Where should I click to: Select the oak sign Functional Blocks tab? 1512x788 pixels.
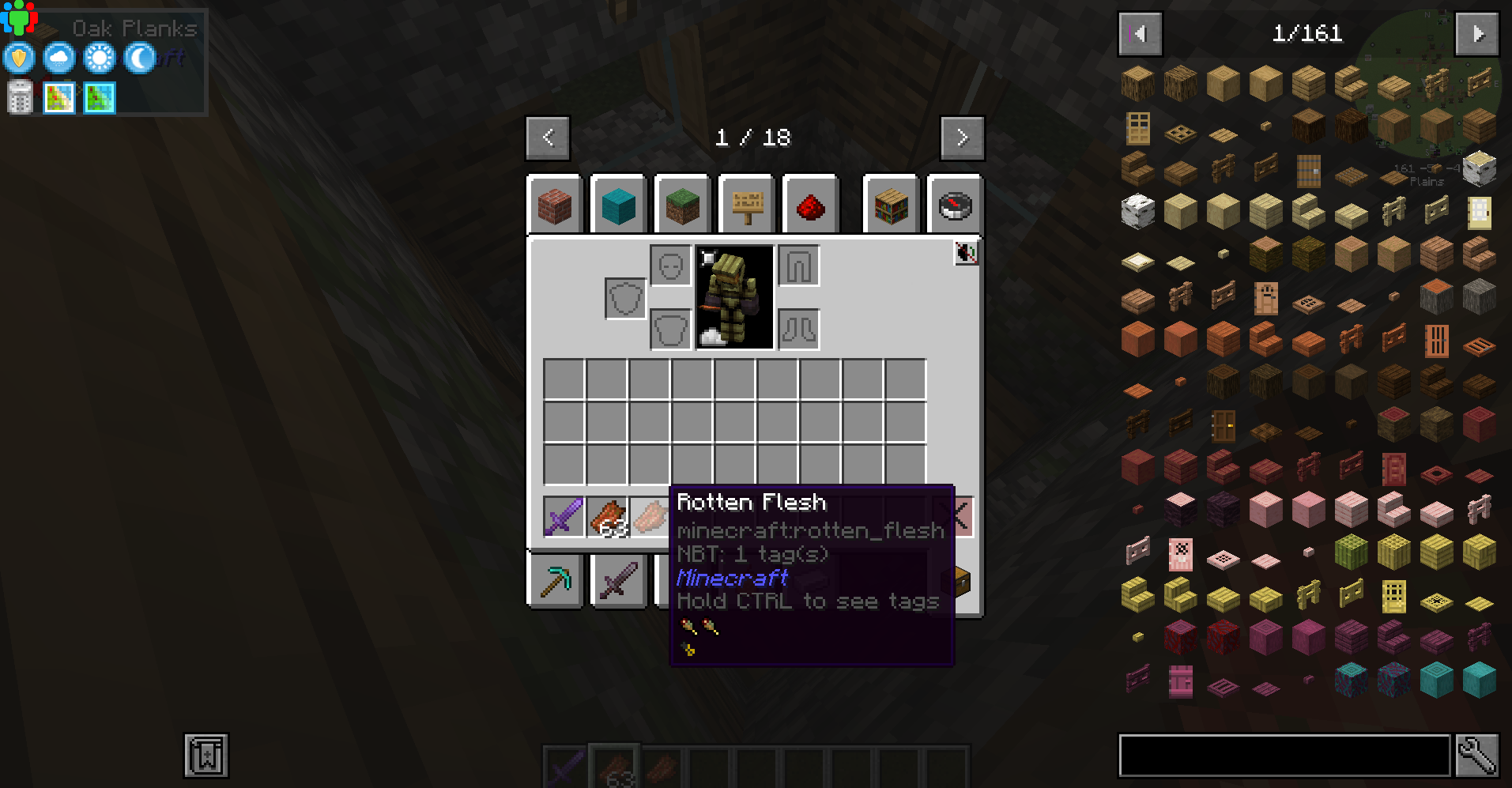746,205
